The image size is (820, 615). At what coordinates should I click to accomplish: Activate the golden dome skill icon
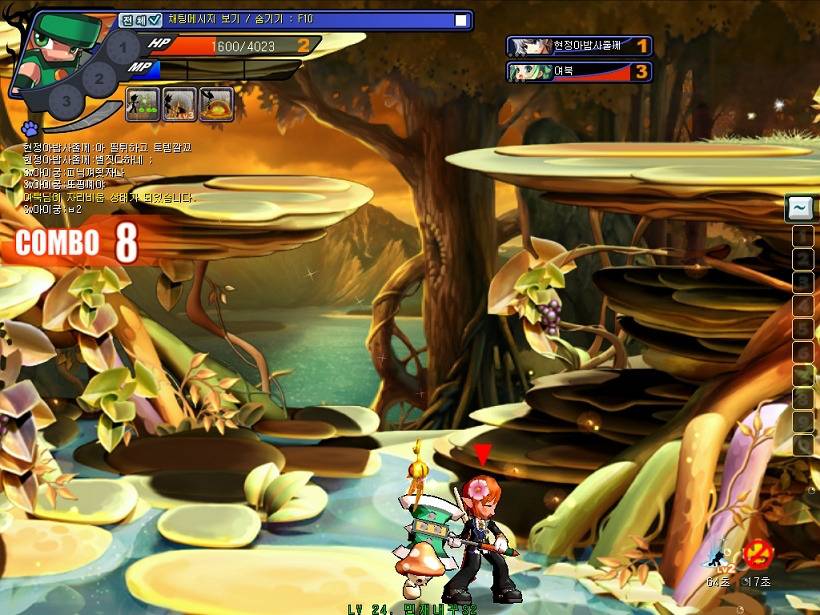pos(216,104)
